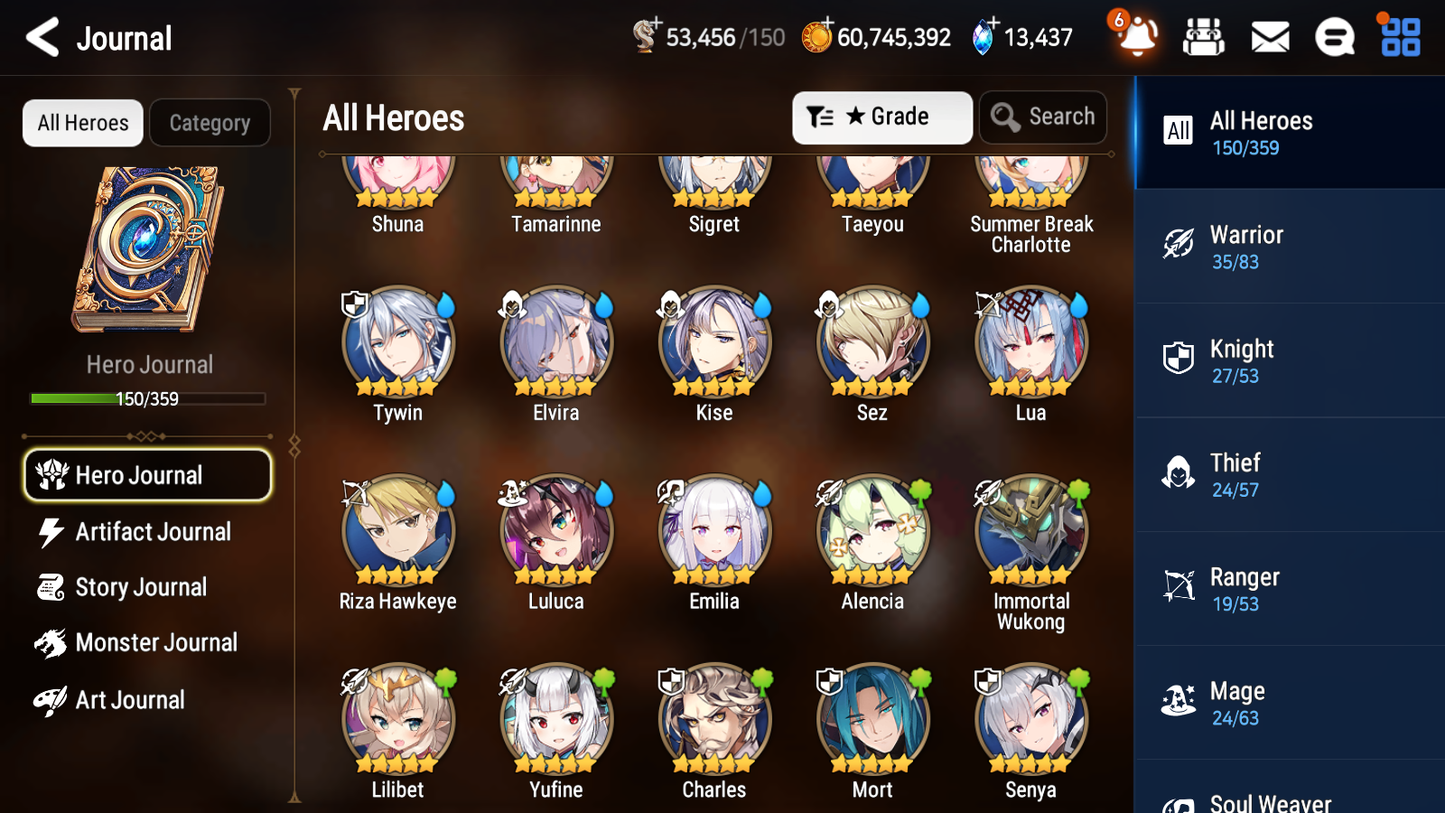Toggle the All Heroes filter button
Image resolution: width=1445 pixels, height=813 pixels.
click(x=82, y=122)
